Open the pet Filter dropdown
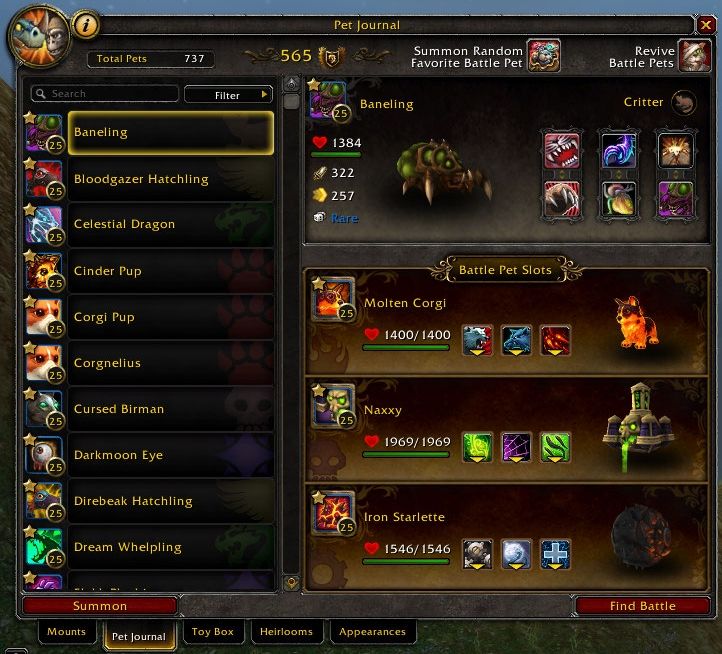Screen dimensions: 722x654 [x=228, y=95]
